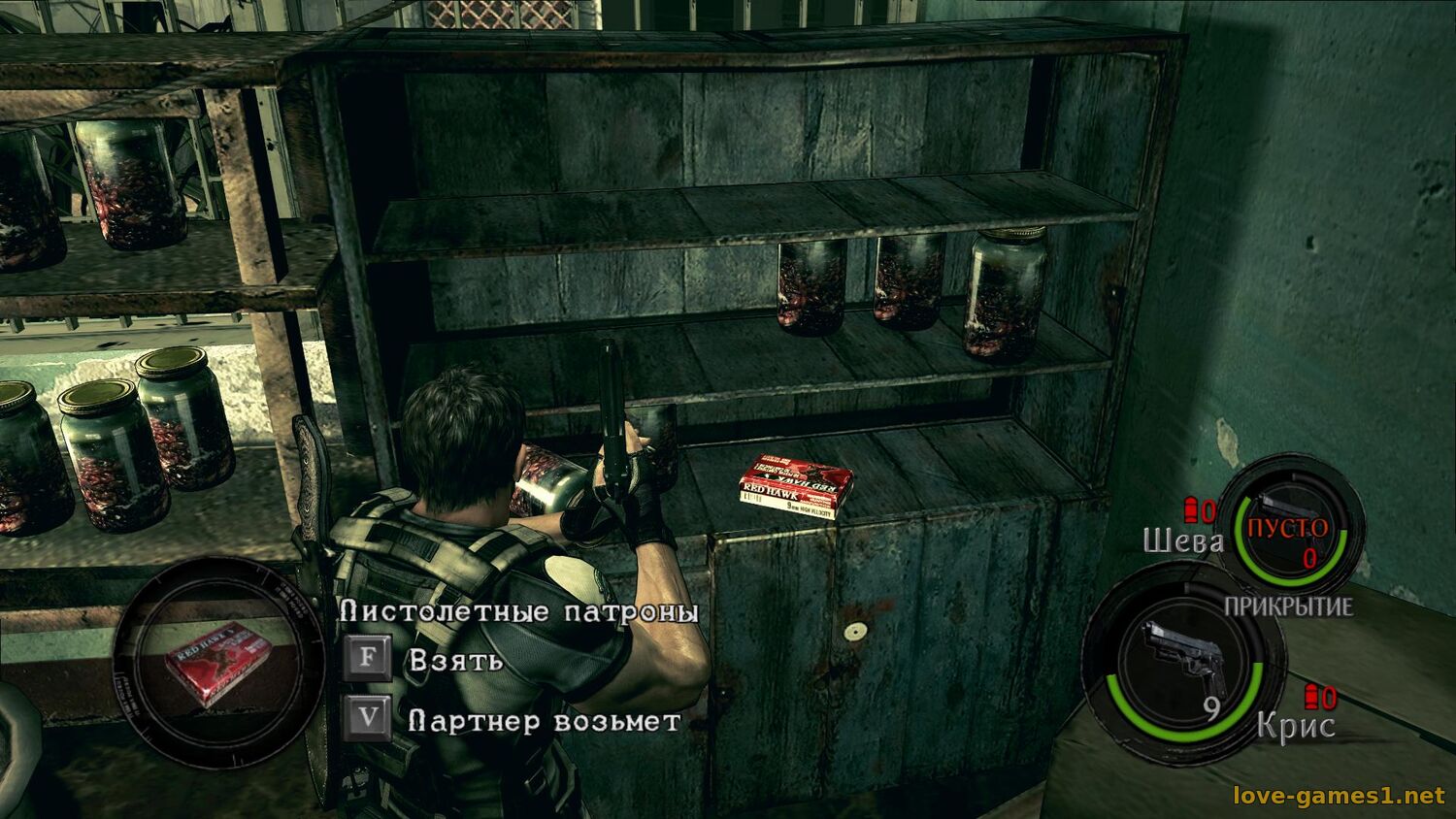Open the love-games1.net watermark link
Image resolution: width=1456 pixels, height=819 pixels.
[x=1338, y=797]
